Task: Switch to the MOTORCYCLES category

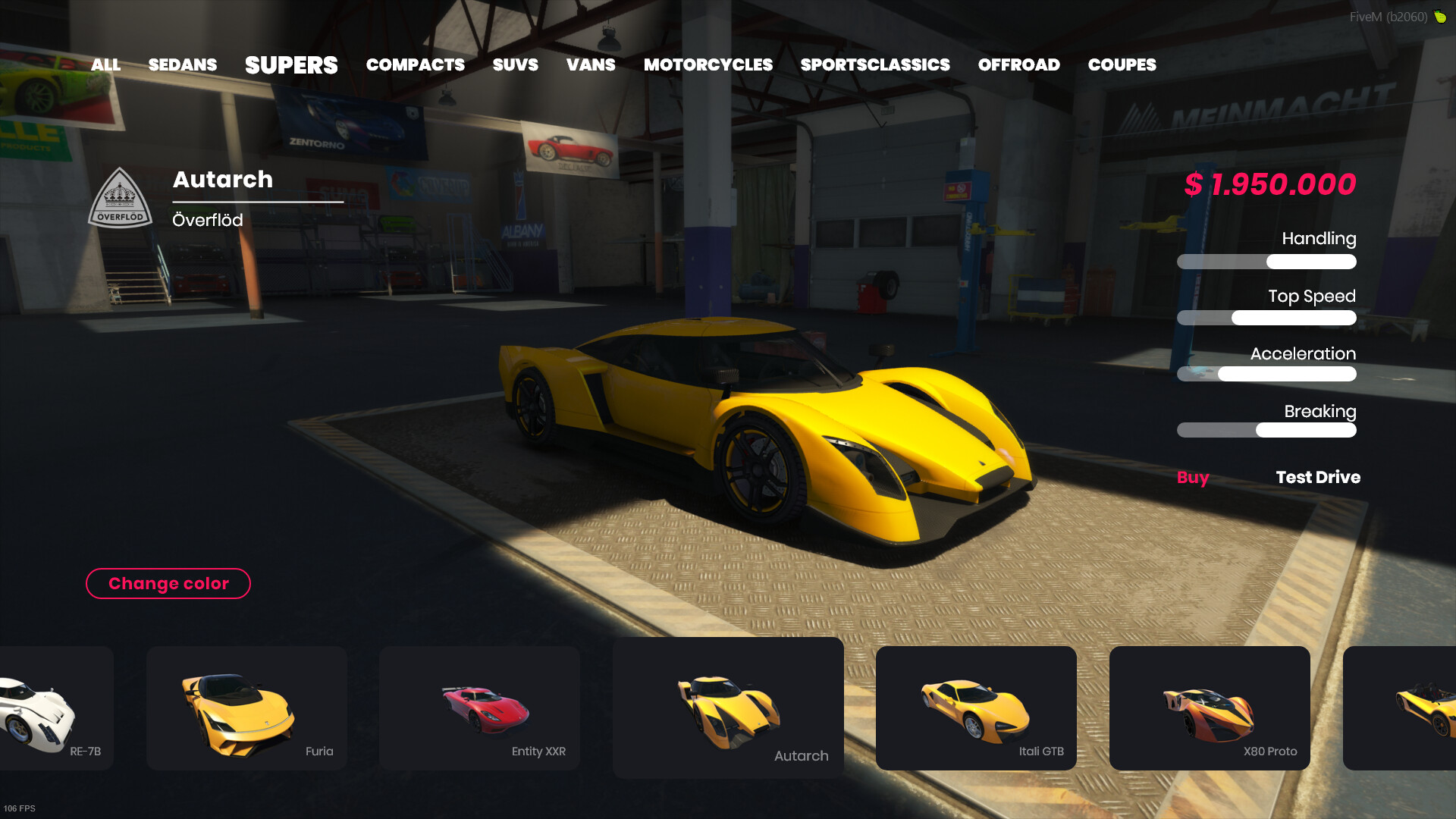Action: click(x=708, y=65)
